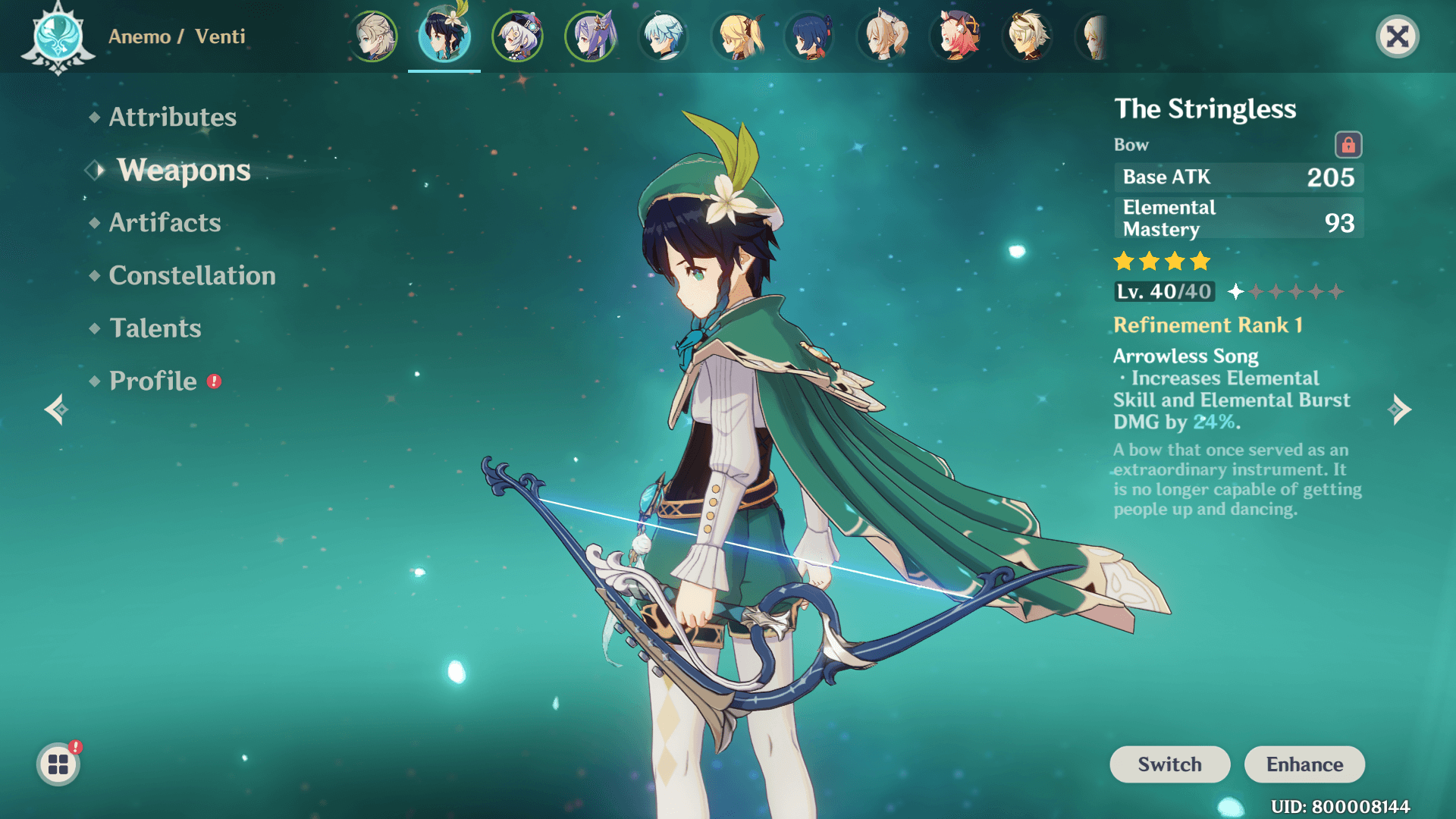Pick Chongyun's portrait
This screenshot has width=1456, height=819.
(x=664, y=36)
